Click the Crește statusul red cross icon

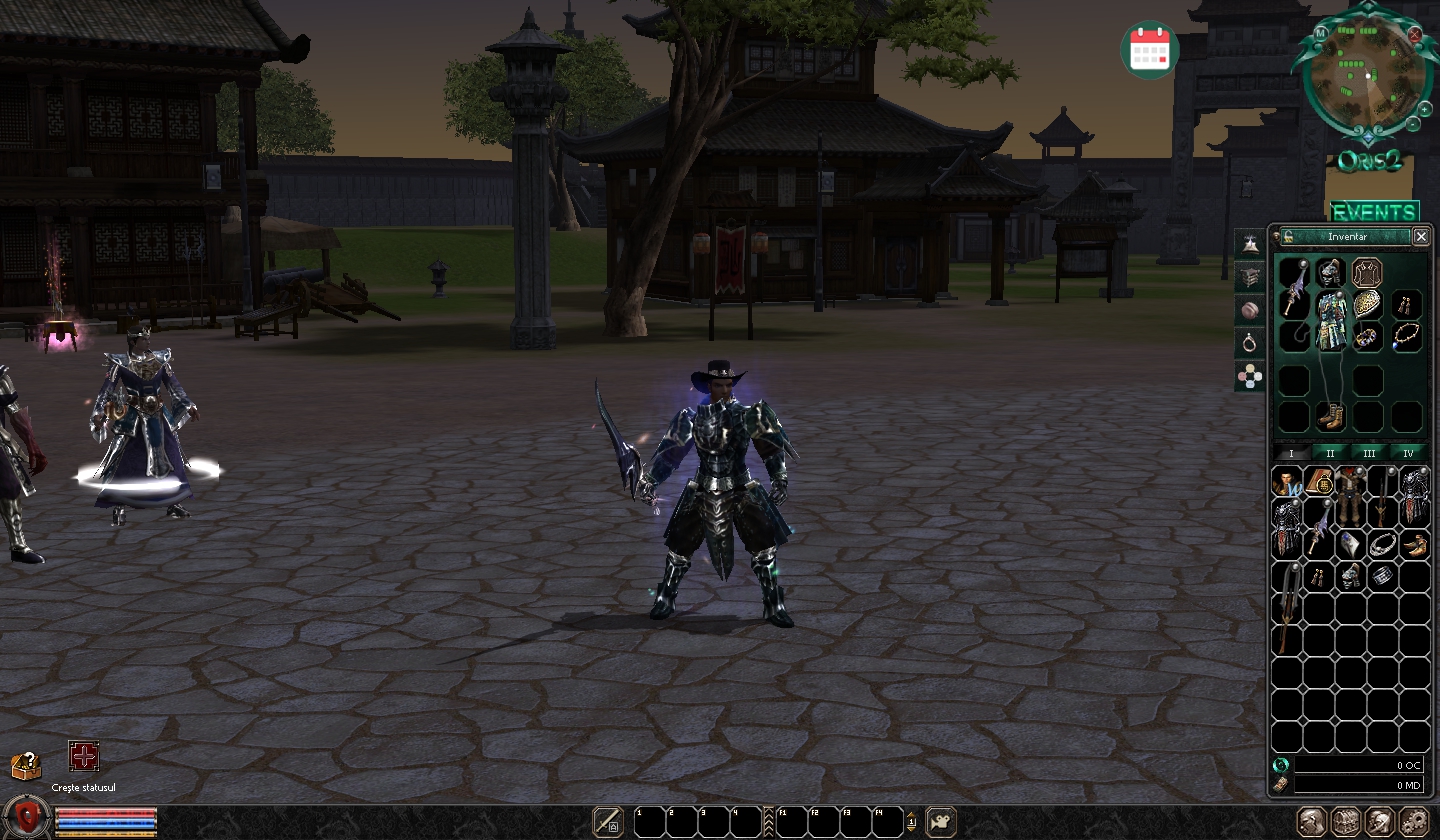(84, 756)
